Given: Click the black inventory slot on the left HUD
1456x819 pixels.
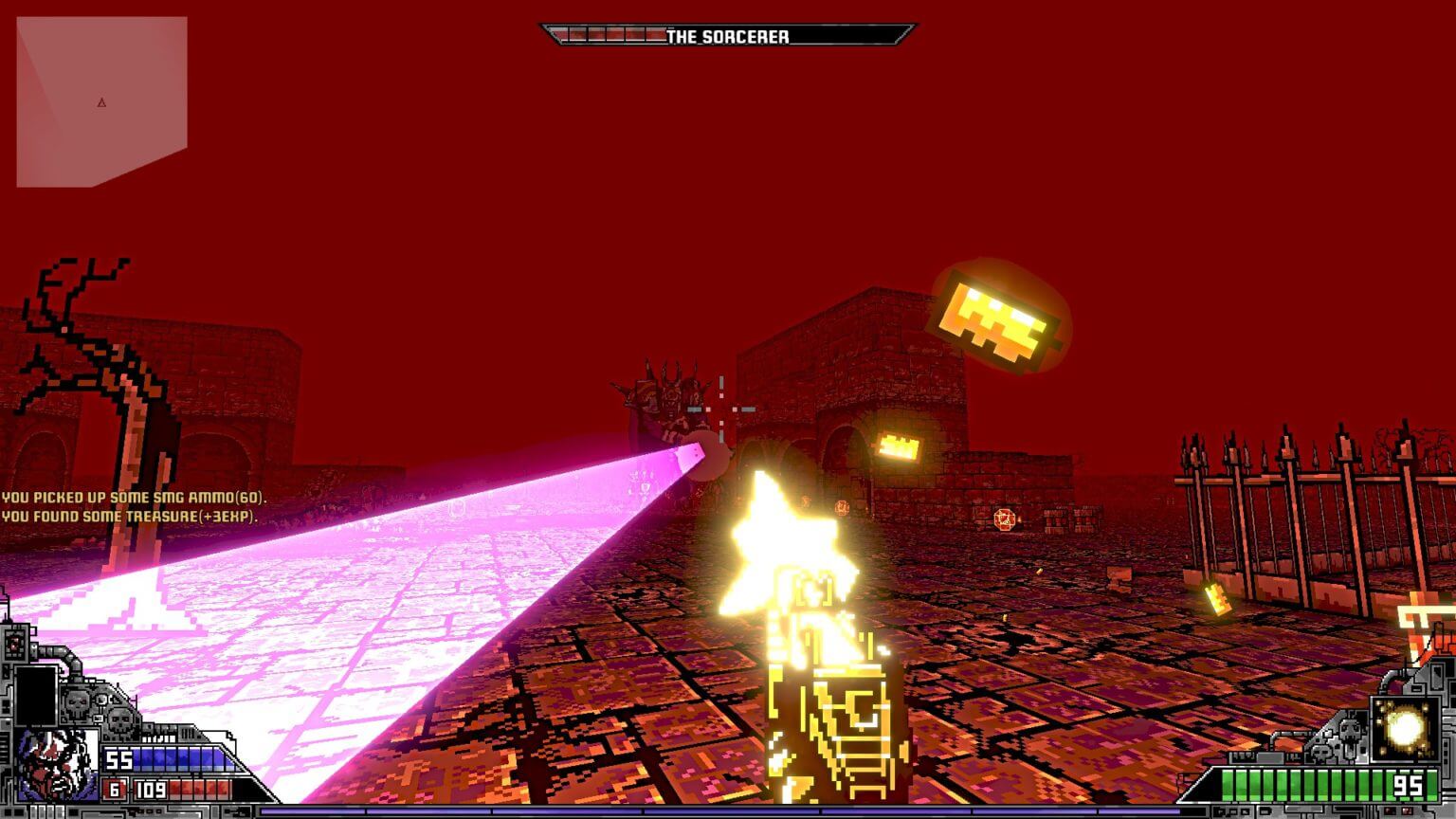Looking at the screenshot, I should point(36,695).
